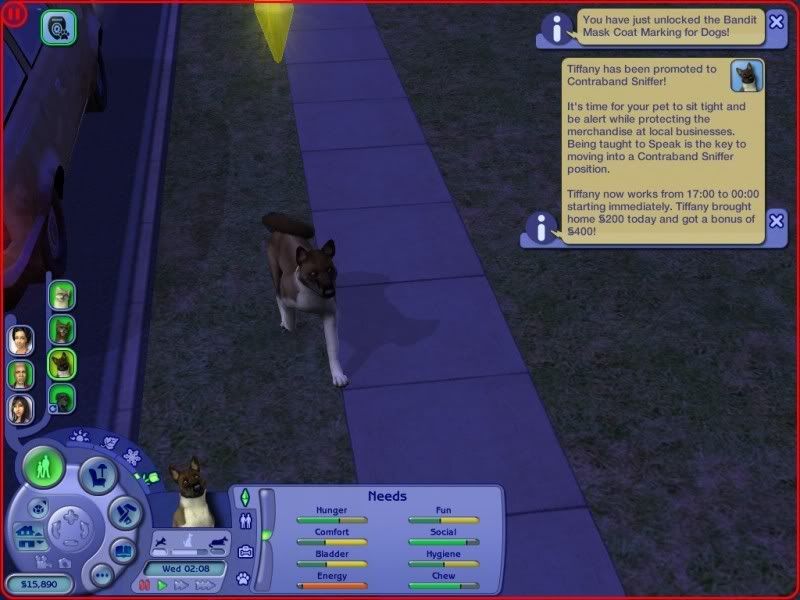Open the plumbob panel tab above Needs
Screen dimensions: 800x600
[244, 495]
